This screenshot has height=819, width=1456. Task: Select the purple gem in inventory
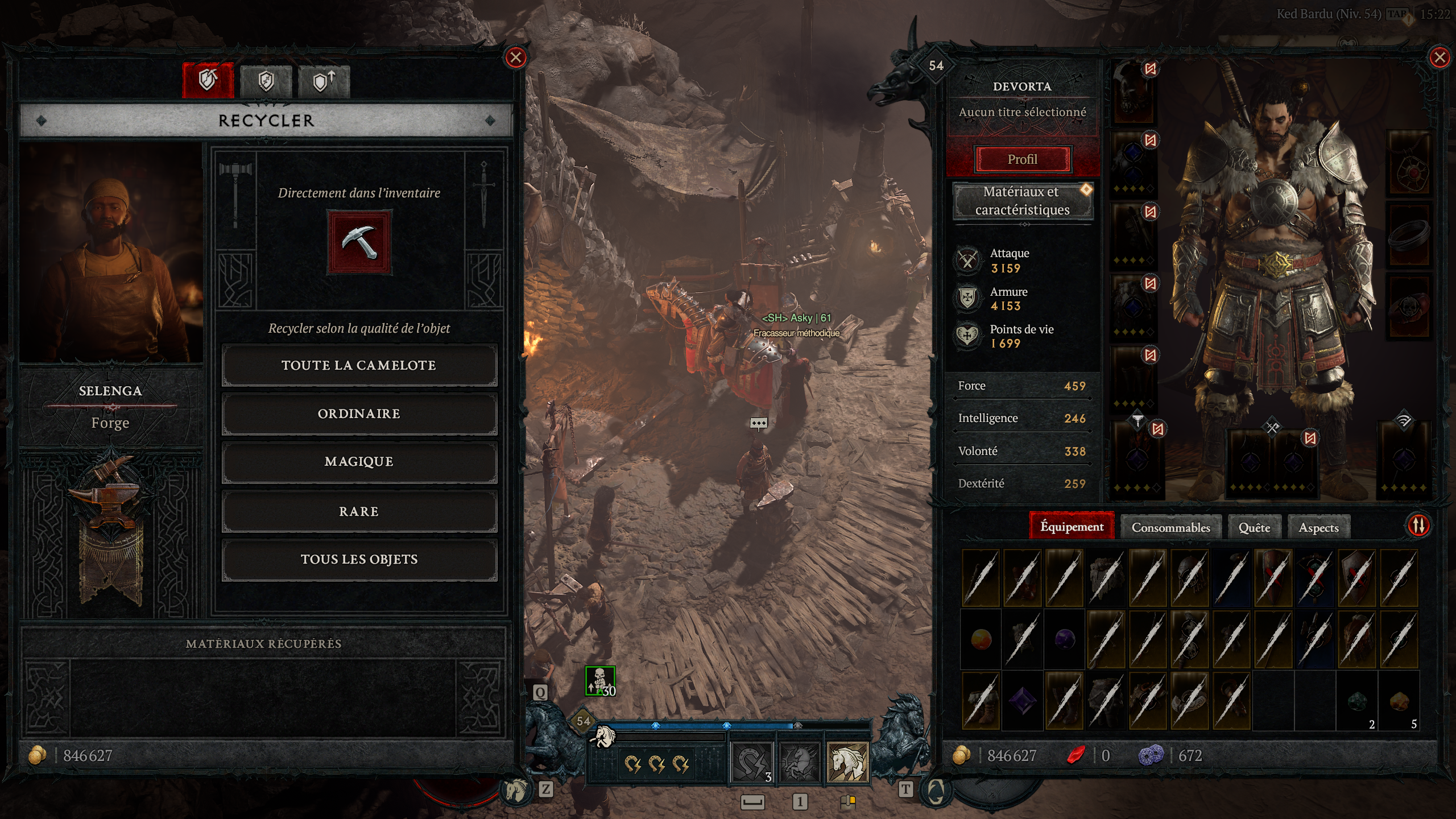click(1023, 700)
